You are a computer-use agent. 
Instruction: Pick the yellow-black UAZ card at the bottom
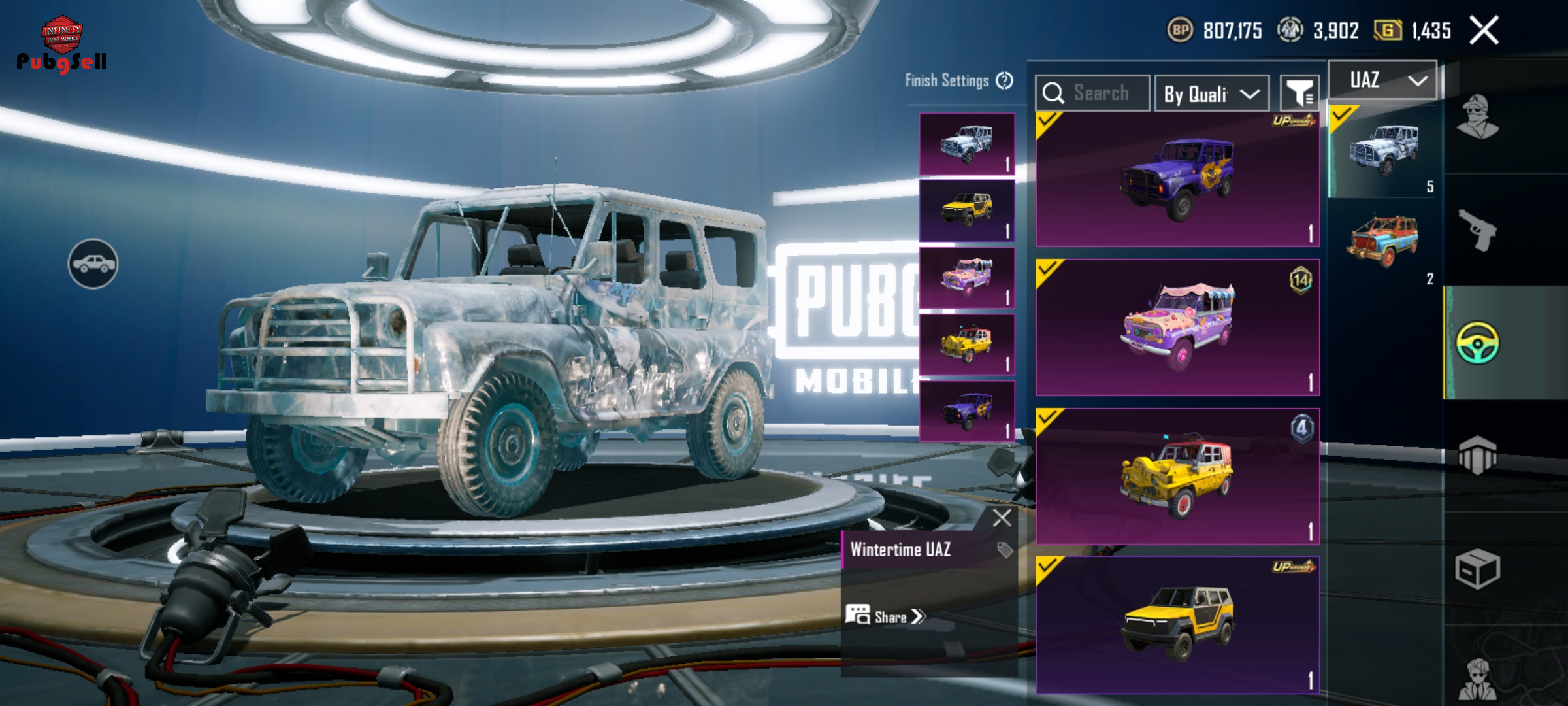[1177, 624]
